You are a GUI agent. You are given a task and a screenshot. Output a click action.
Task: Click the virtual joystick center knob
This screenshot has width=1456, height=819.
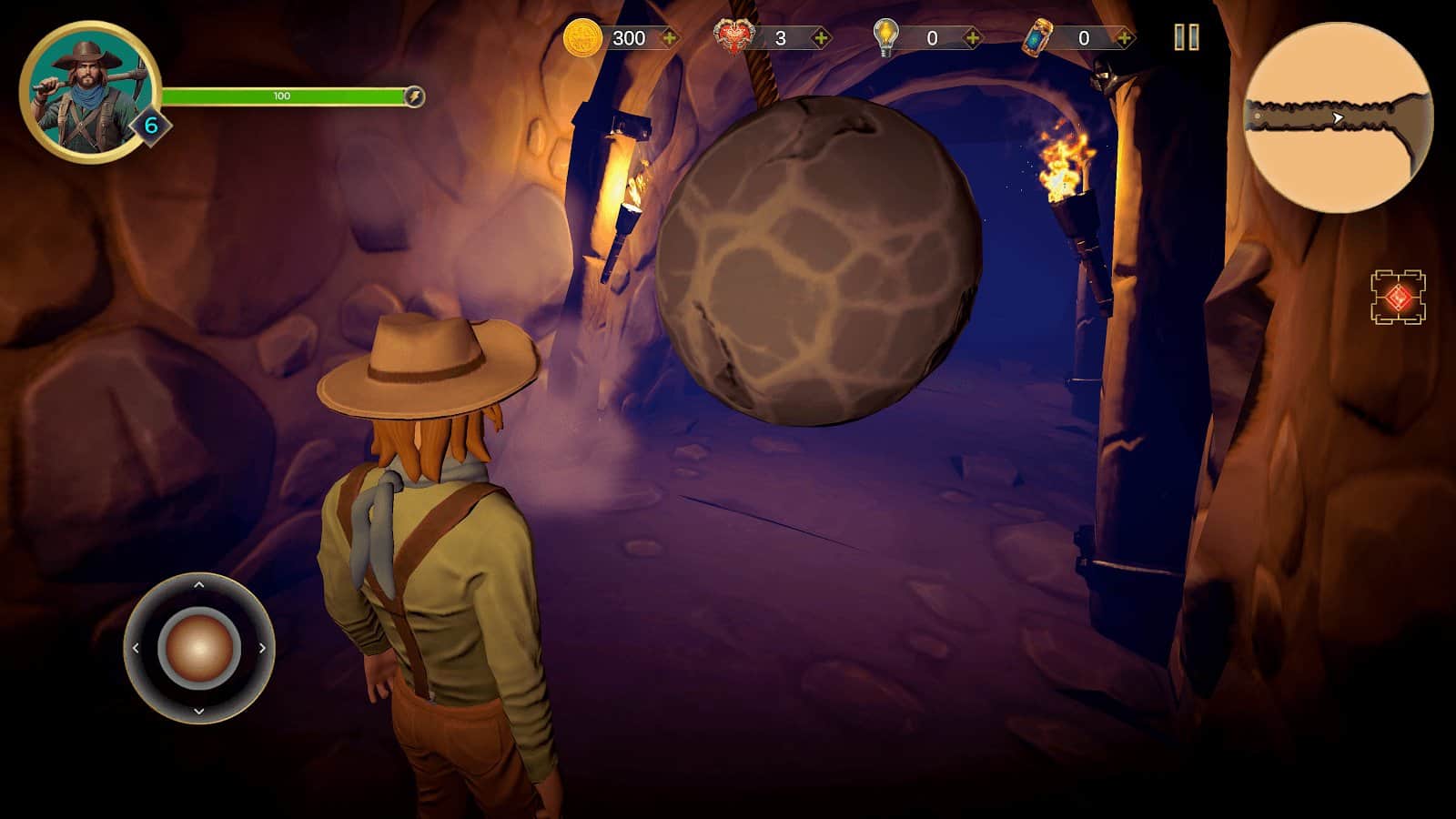point(199,648)
